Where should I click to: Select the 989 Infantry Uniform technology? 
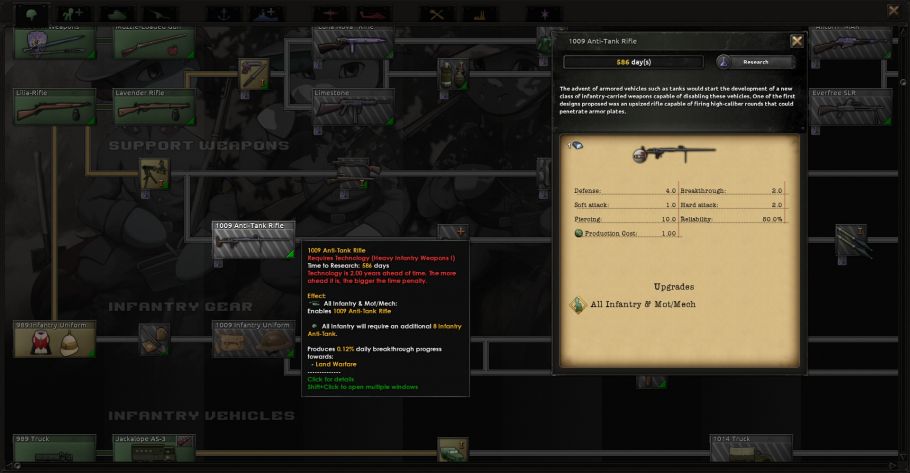pyautogui.click(x=54, y=339)
